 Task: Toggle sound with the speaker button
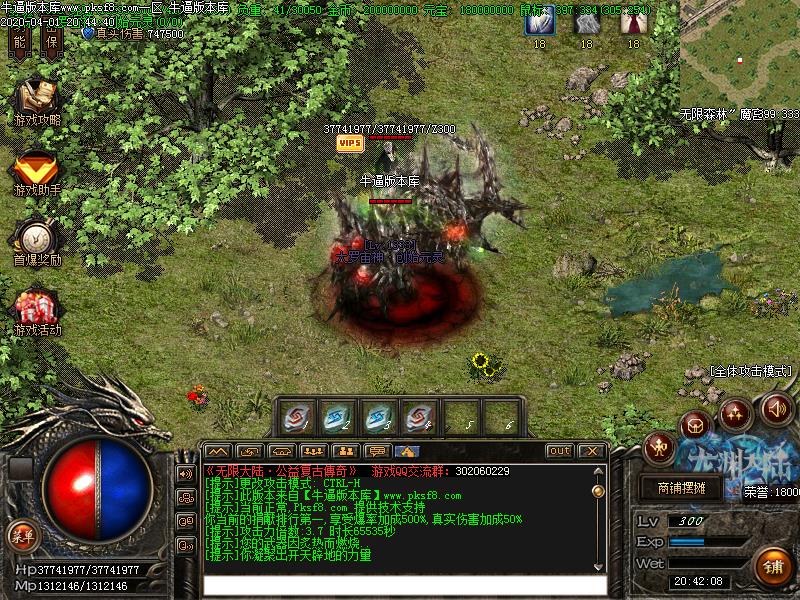click(x=777, y=407)
